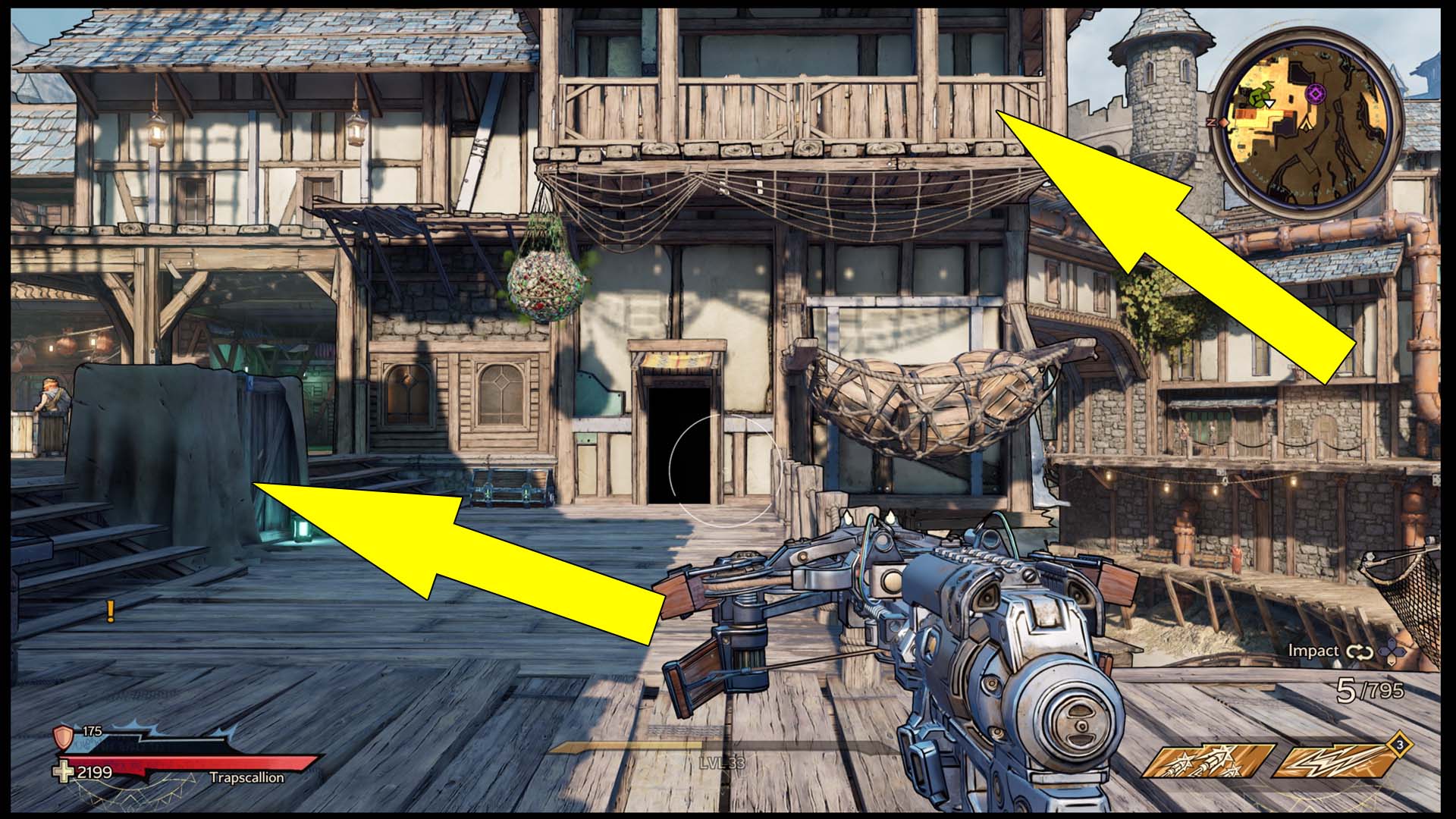1456x819 pixels.
Task: Click the alternate fire loop icon next to Impact
Action: [1358, 651]
